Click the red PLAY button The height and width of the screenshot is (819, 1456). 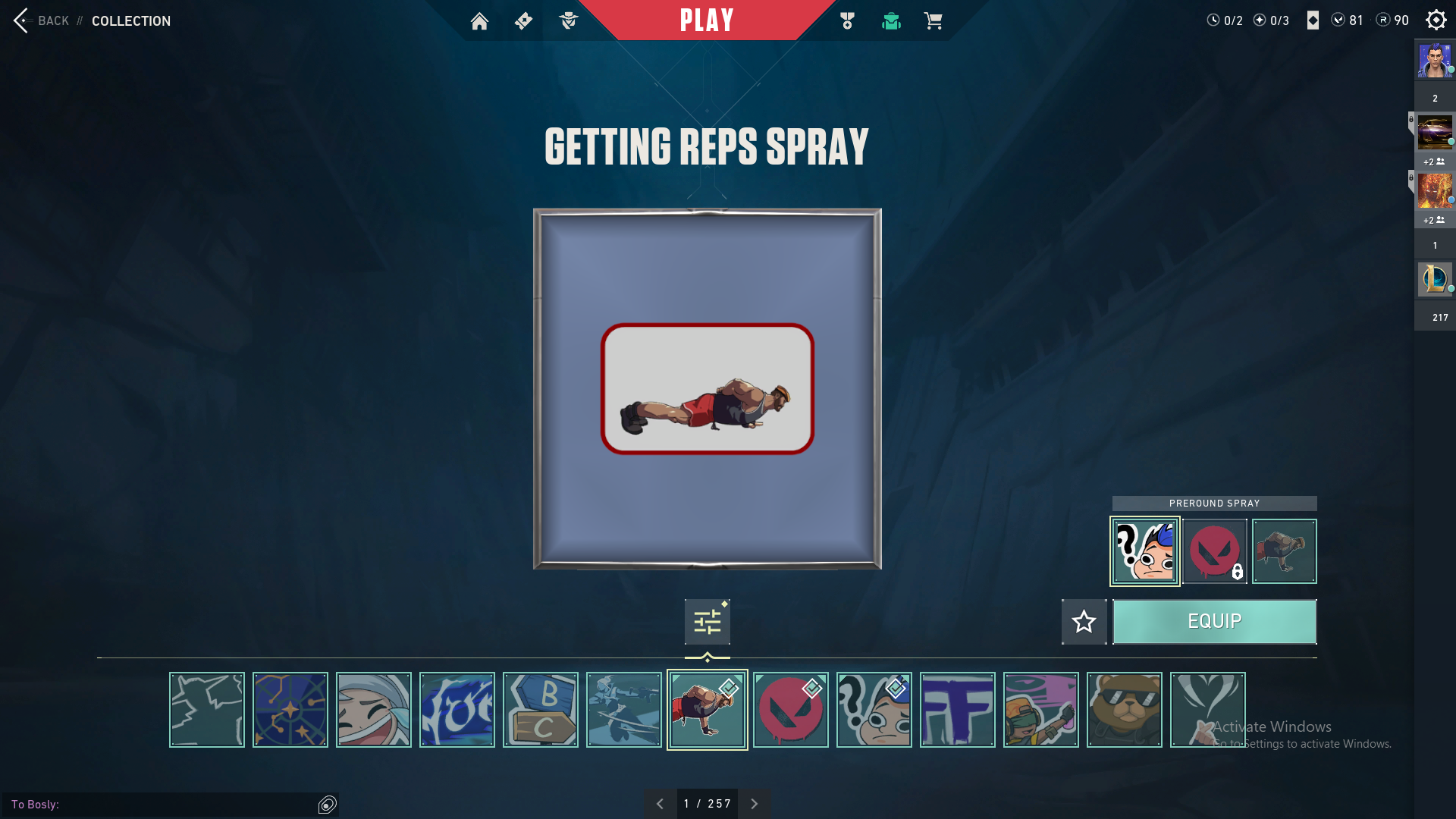707,20
